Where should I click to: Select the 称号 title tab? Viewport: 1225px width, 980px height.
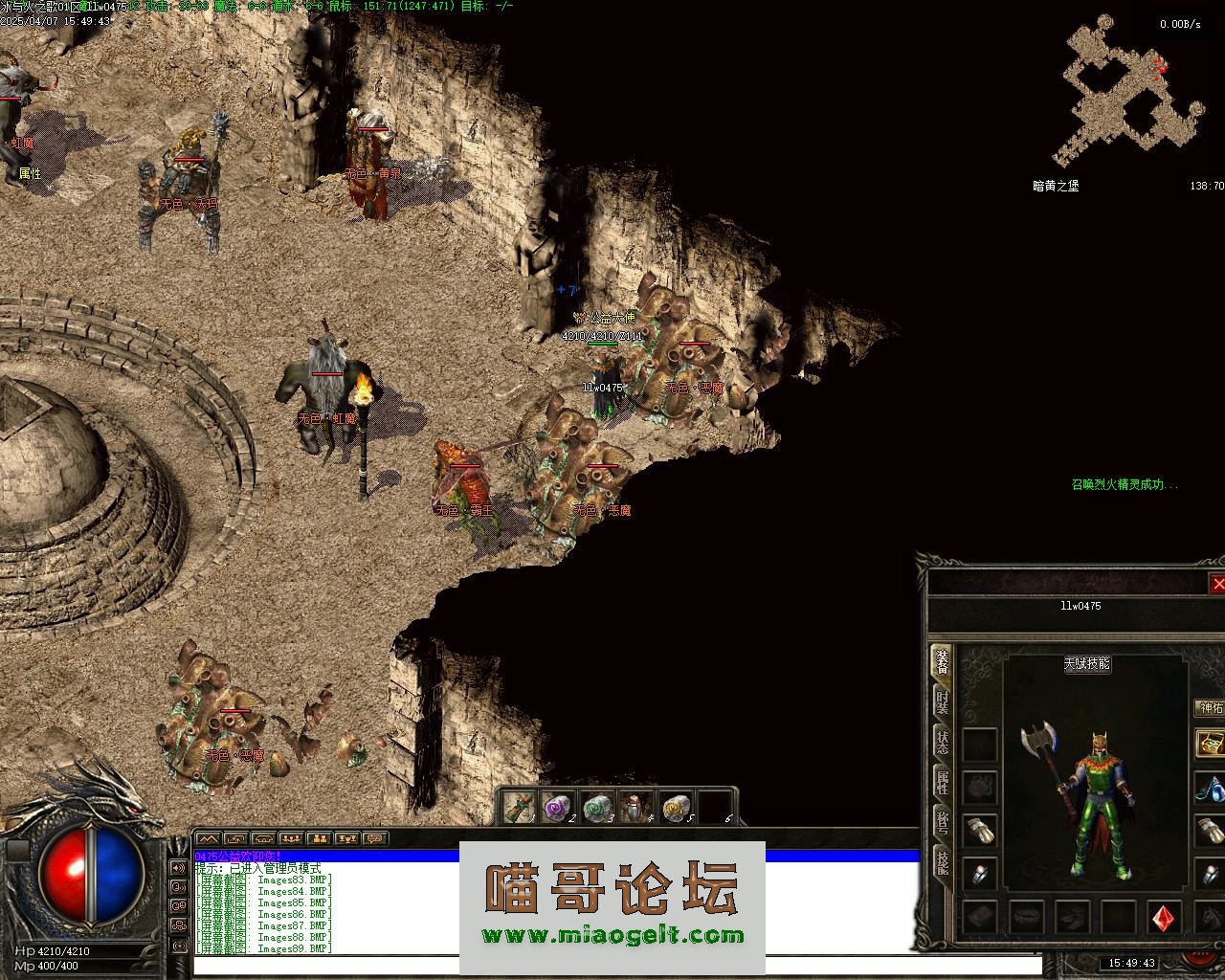click(943, 822)
